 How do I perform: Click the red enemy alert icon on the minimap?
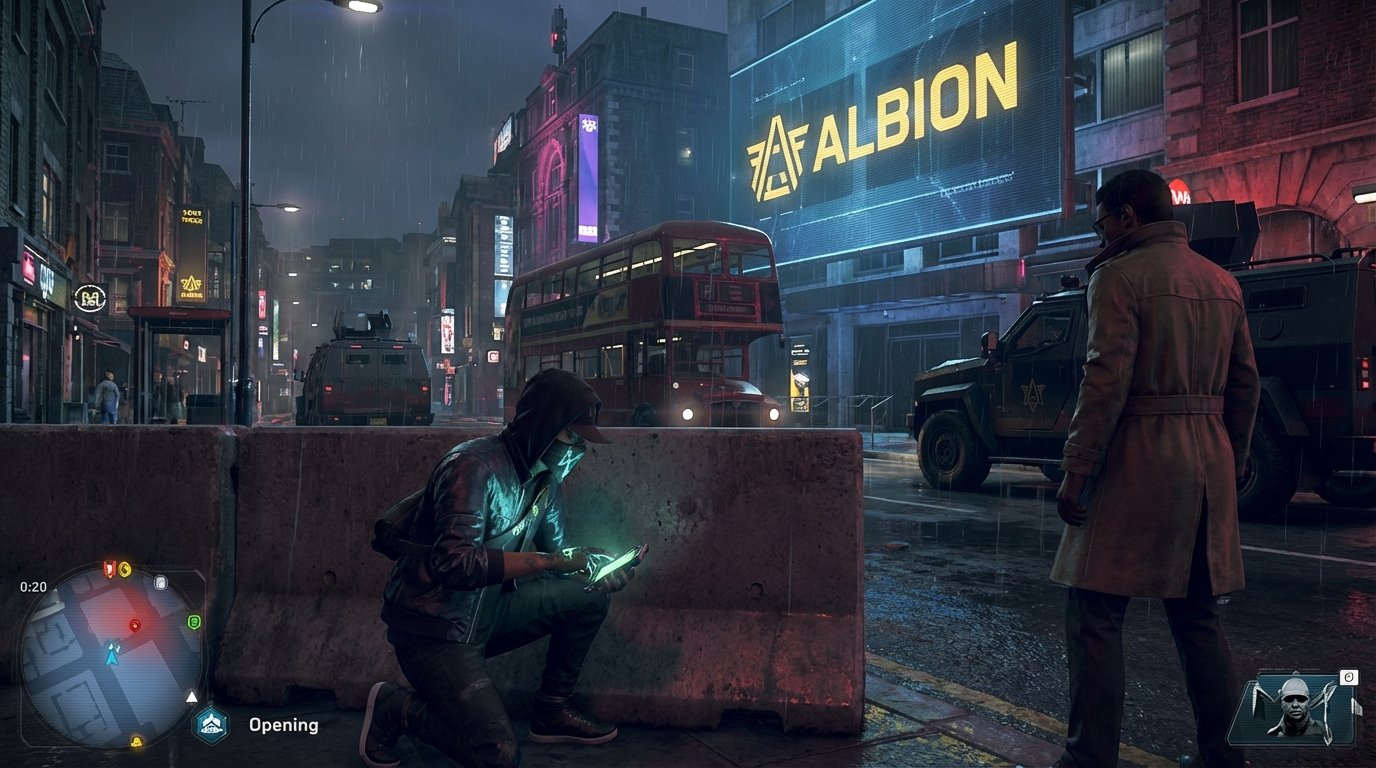[108, 568]
